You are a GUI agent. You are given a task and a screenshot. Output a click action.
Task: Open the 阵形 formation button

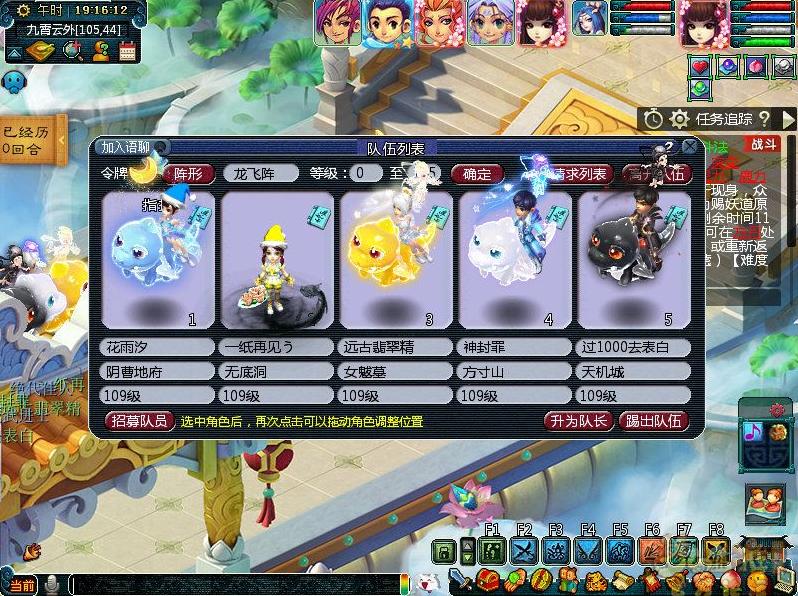tap(188, 173)
